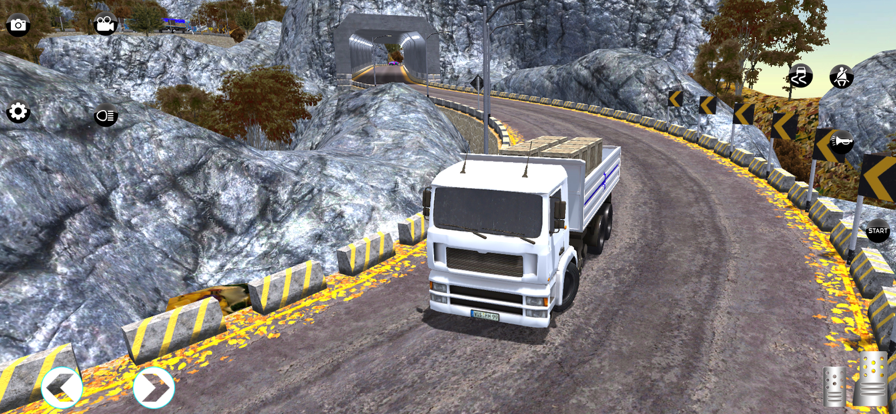Fasten the seatbelt icon
Viewport: 896px width, 414px height.
coord(841,76)
